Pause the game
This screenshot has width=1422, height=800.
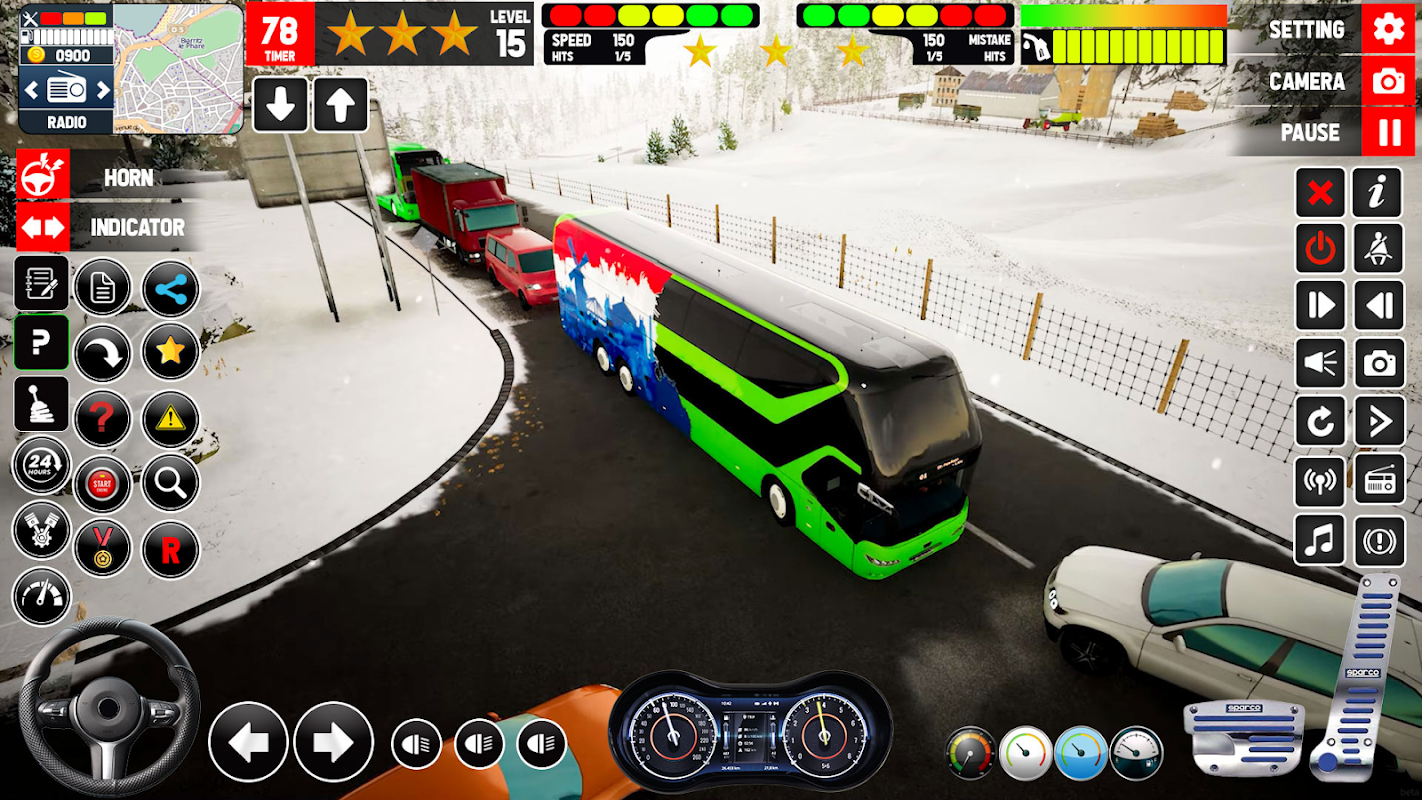click(1388, 132)
